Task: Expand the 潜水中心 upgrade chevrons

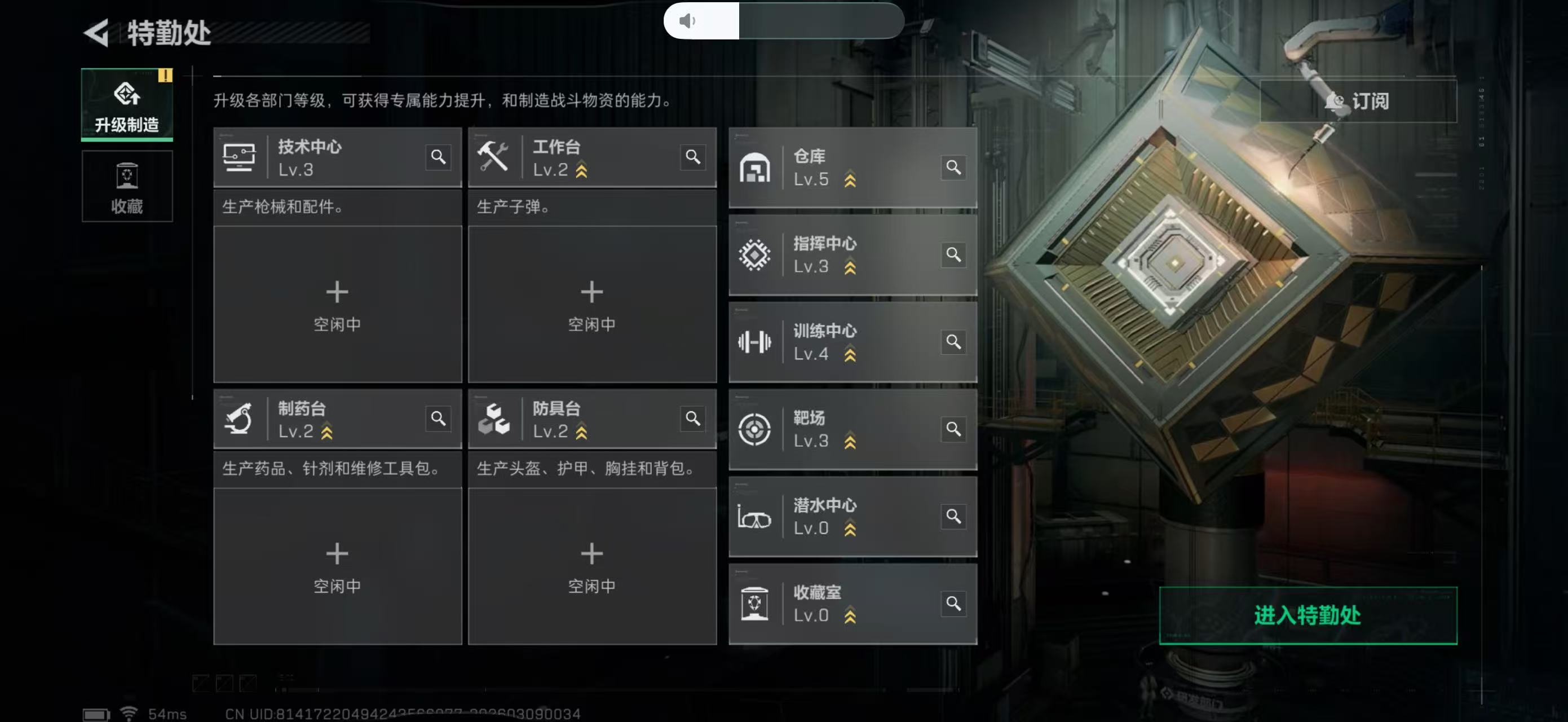Action: coord(851,529)
